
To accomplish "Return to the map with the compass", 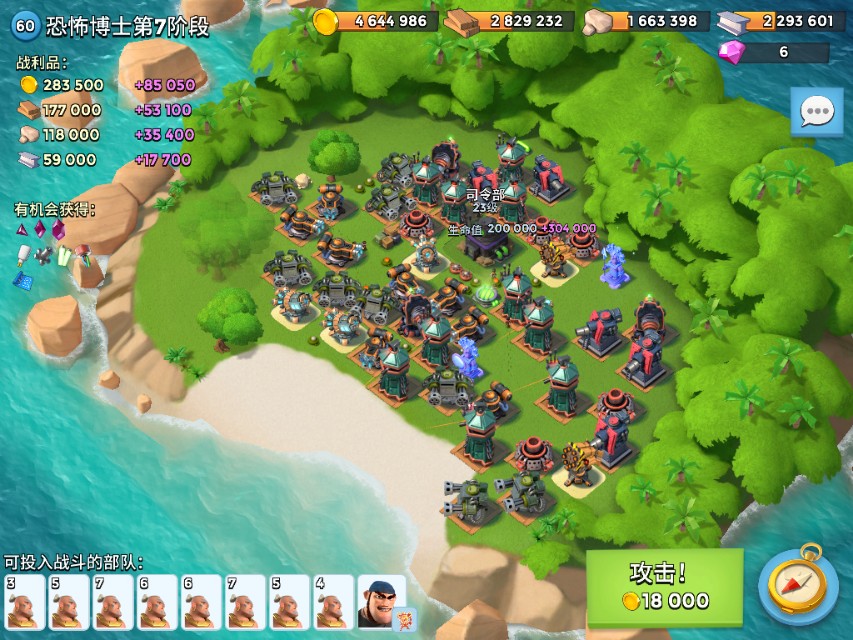I will coord(797,587).
